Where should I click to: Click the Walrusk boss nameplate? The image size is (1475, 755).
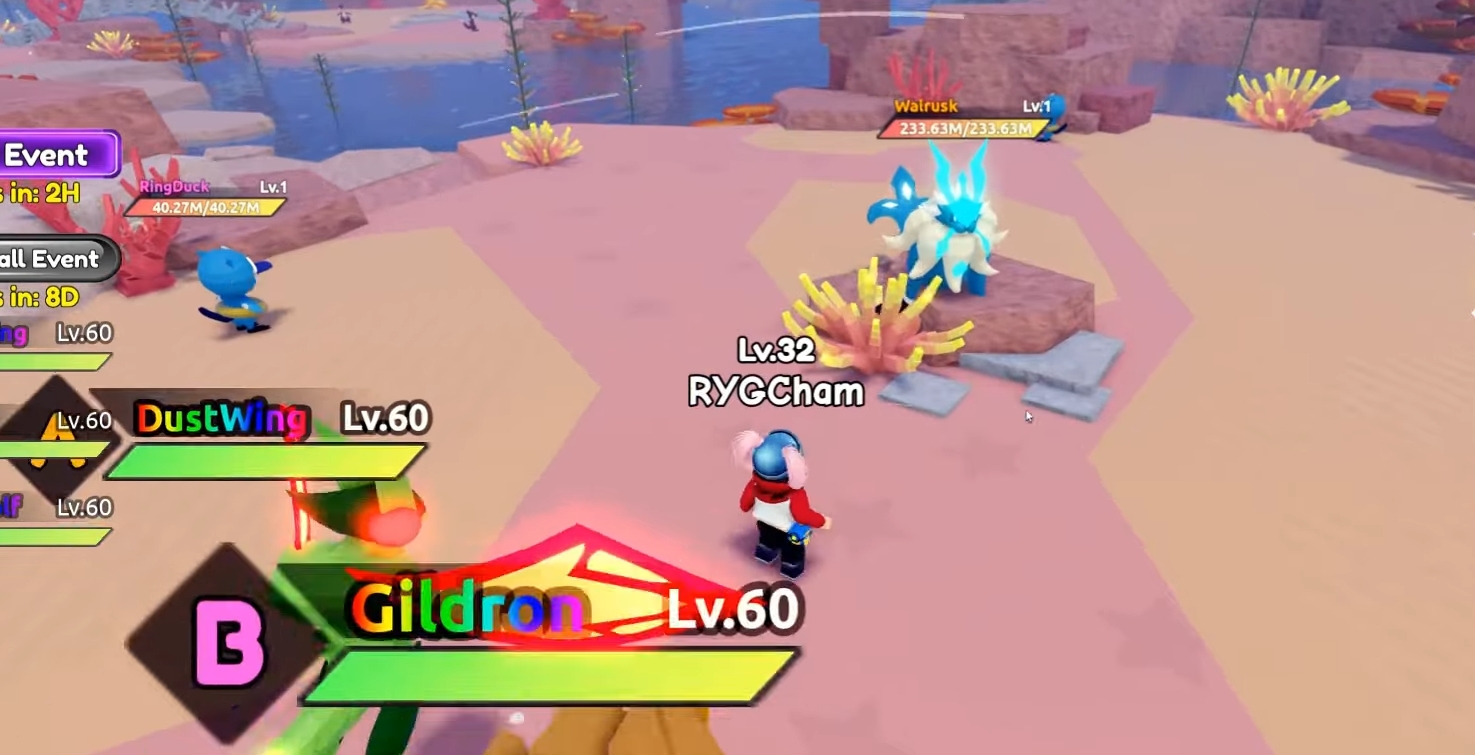[x=925, y=104]
